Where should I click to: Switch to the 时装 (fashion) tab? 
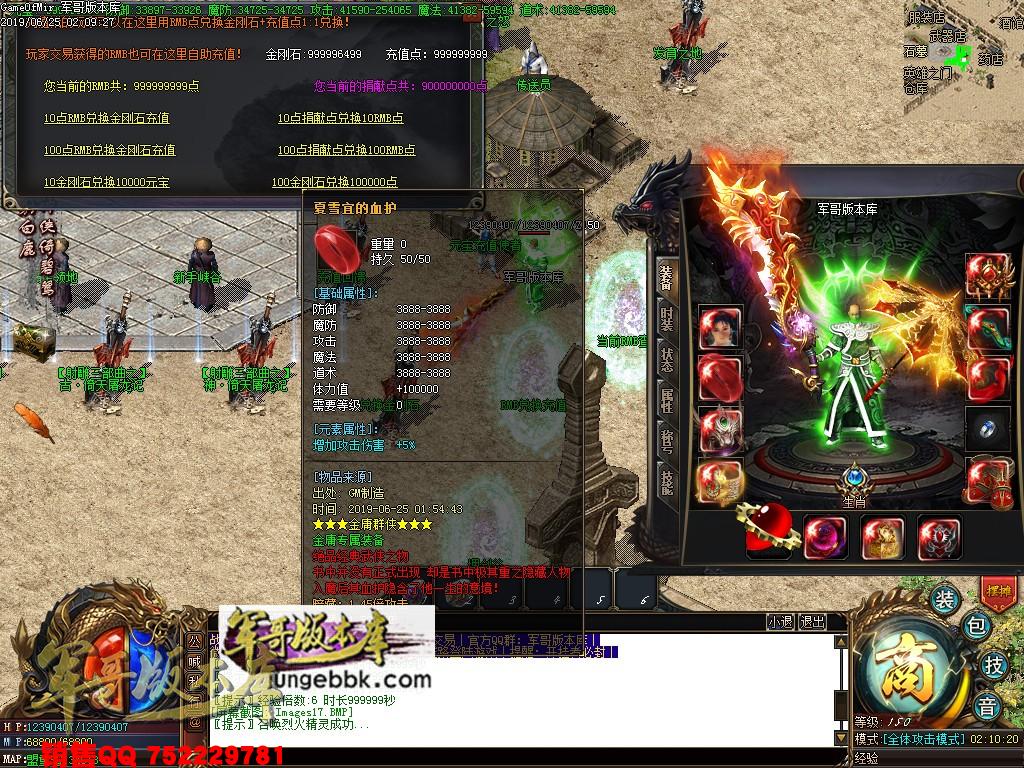667,320
